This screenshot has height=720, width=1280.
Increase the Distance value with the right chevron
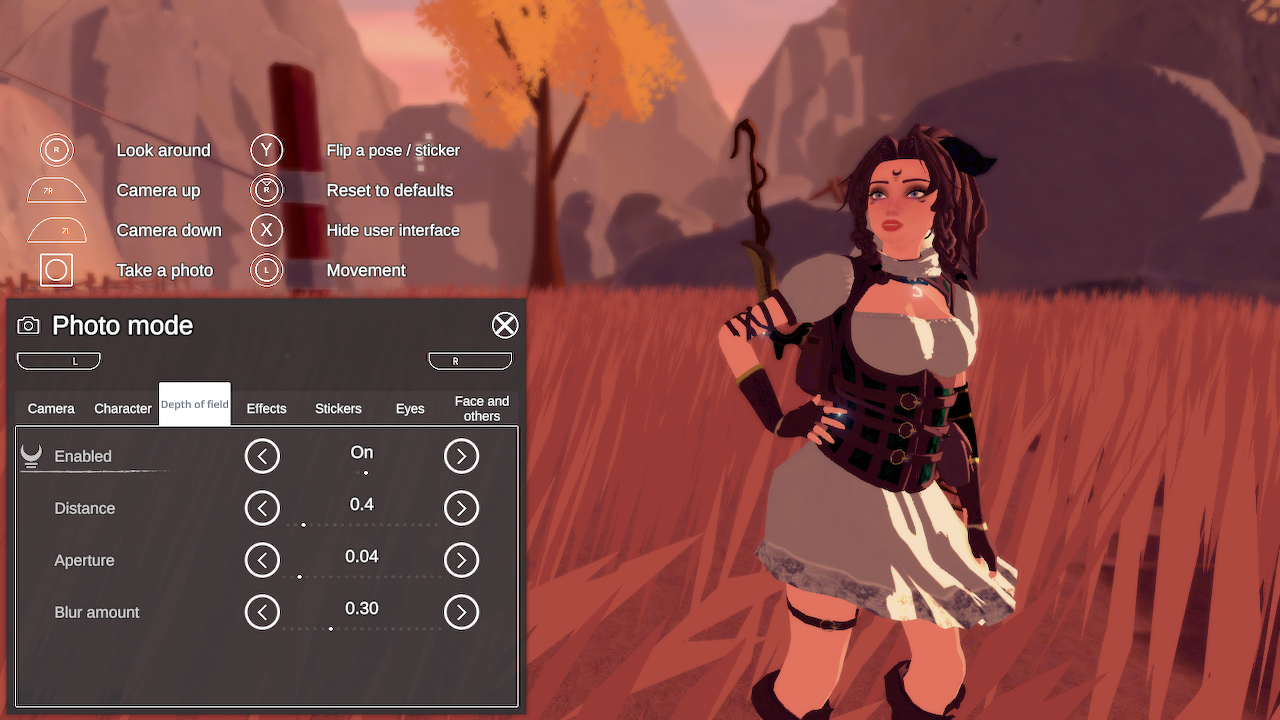(461, 507)
